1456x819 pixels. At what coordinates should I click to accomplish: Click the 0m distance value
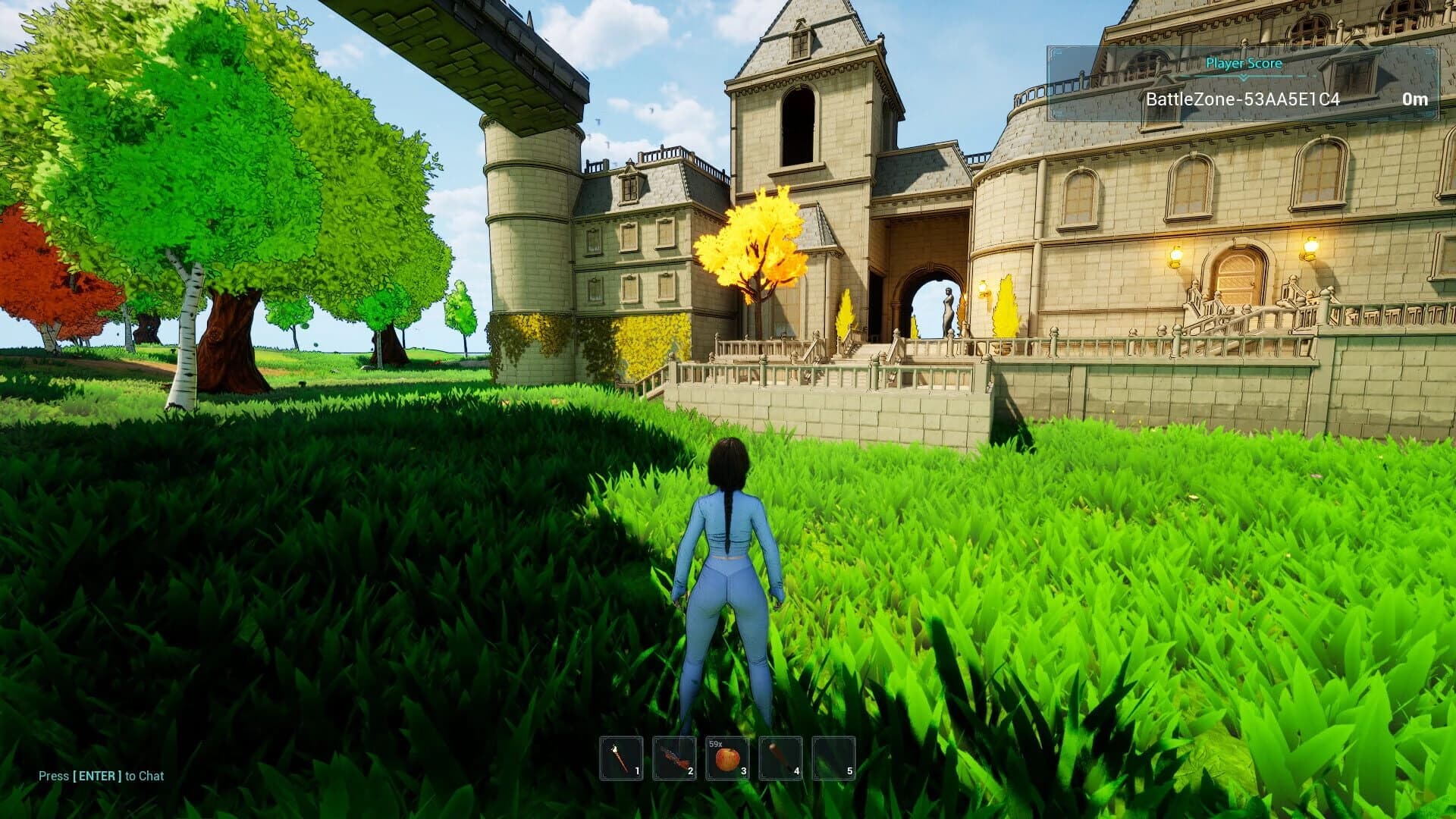coord(1414,100)
